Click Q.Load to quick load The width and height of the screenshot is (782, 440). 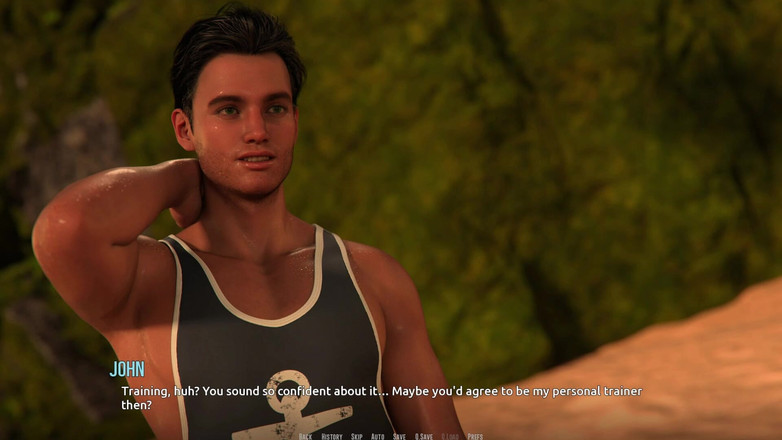(450, 436)
